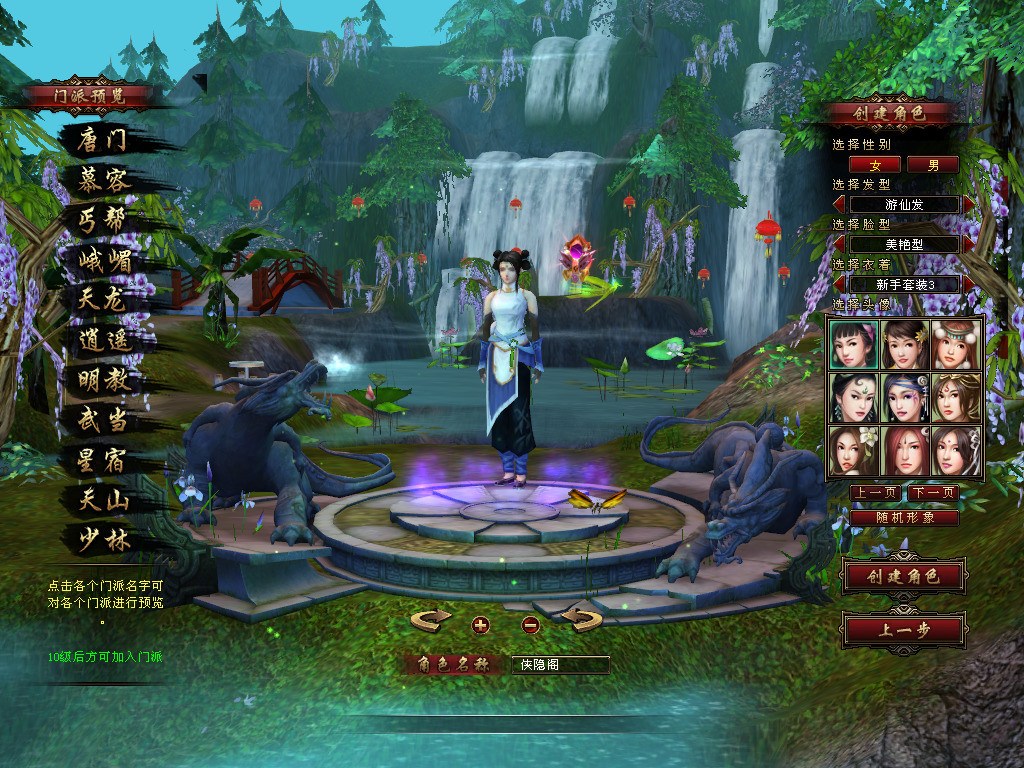Viewport: 1024px width, 768px height.
Task: Preview the 天龙 sect
Action: pos(103,300)
